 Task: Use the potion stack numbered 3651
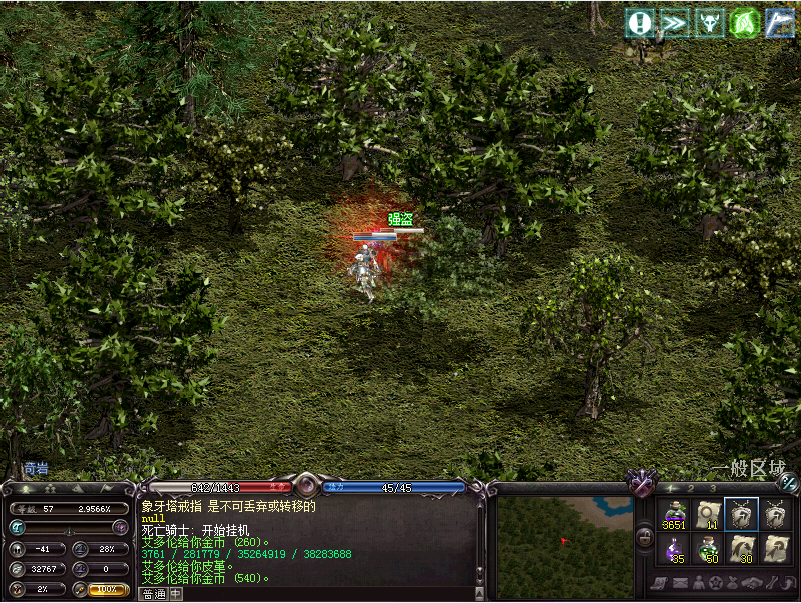click(675, 514)
